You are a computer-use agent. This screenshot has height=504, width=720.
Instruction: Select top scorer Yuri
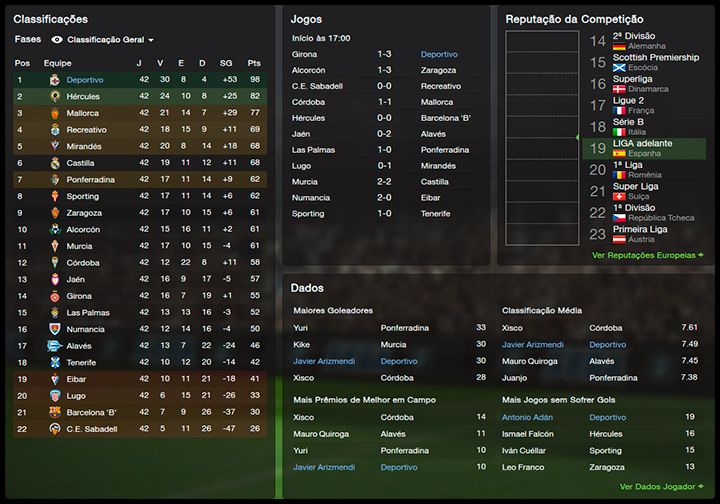coord(301,328)
